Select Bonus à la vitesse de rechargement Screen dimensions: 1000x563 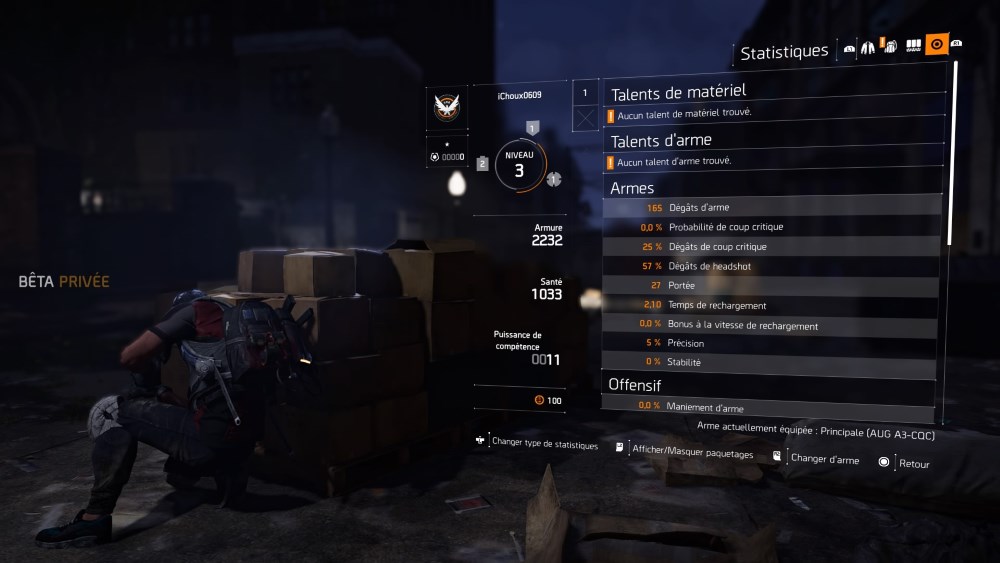pos(772,325)
